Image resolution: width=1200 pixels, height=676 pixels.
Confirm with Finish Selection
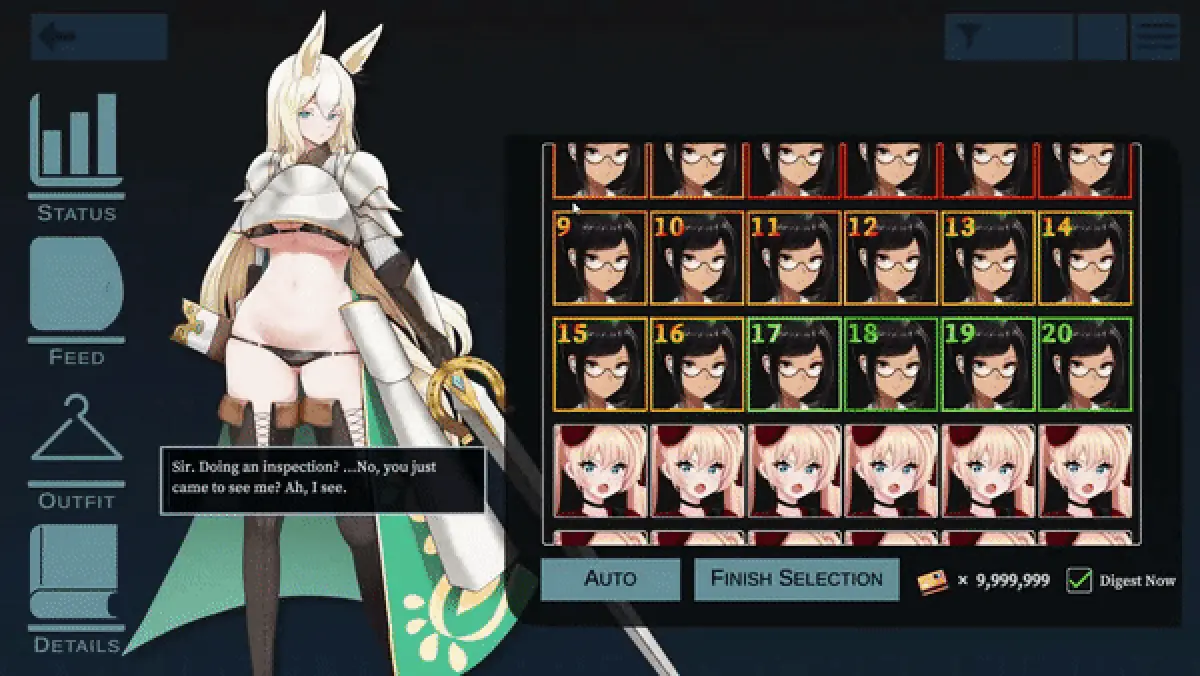pos(797,579)
